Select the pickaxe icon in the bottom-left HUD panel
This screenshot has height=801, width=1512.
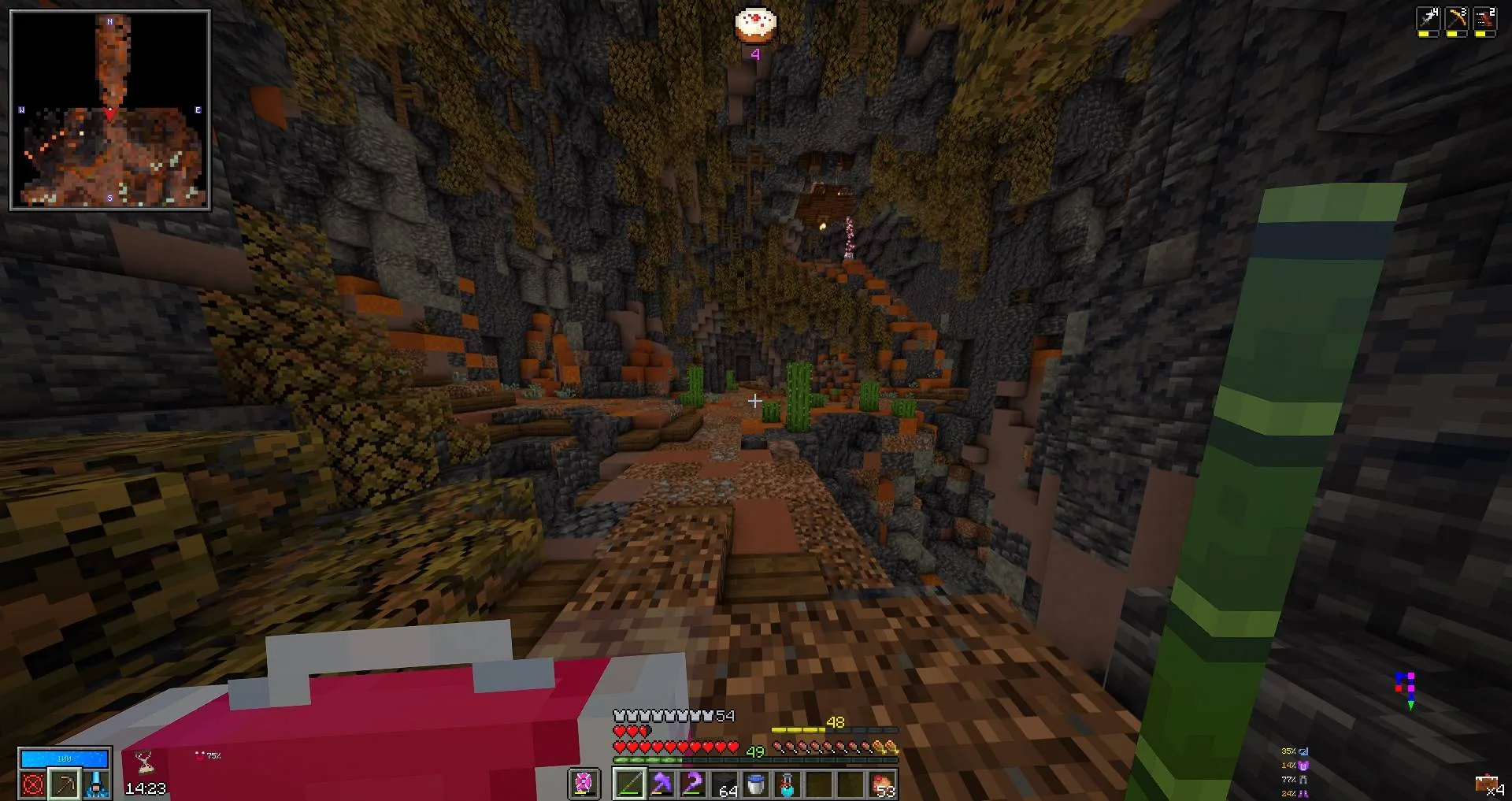(x=65, y=785)
